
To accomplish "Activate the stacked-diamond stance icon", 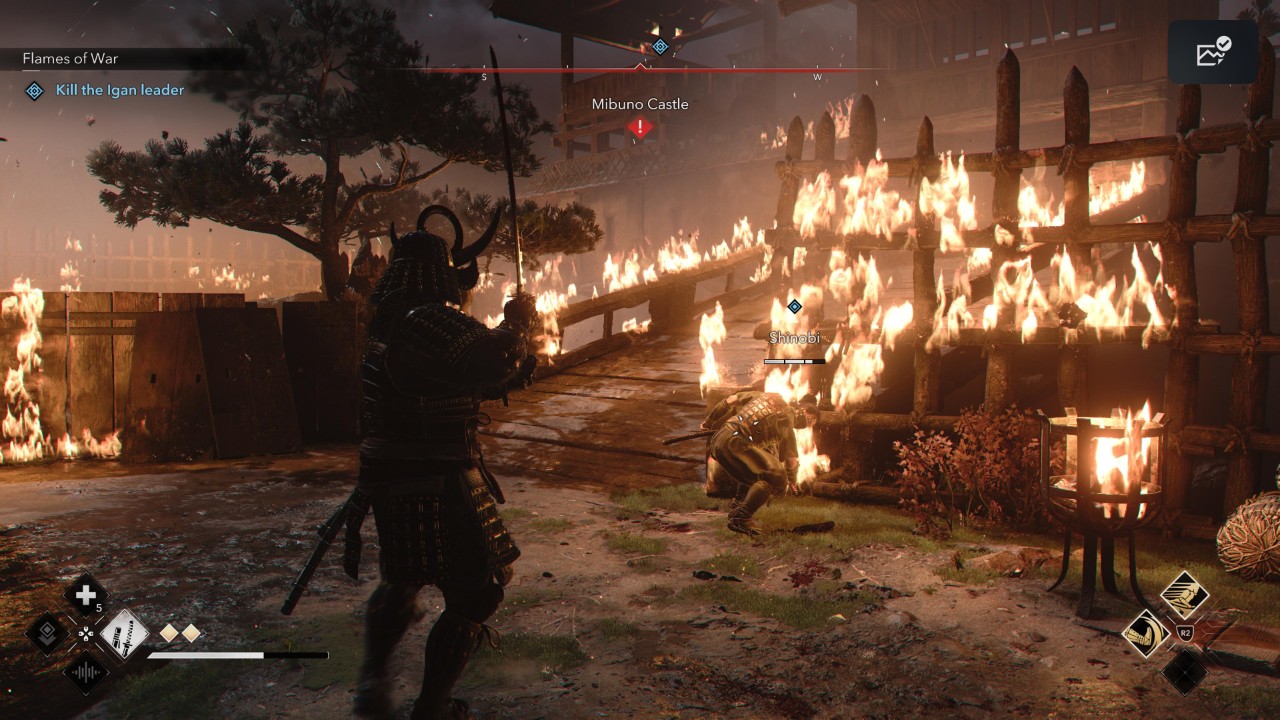I will pyautogui.click(x=46, y=633).
